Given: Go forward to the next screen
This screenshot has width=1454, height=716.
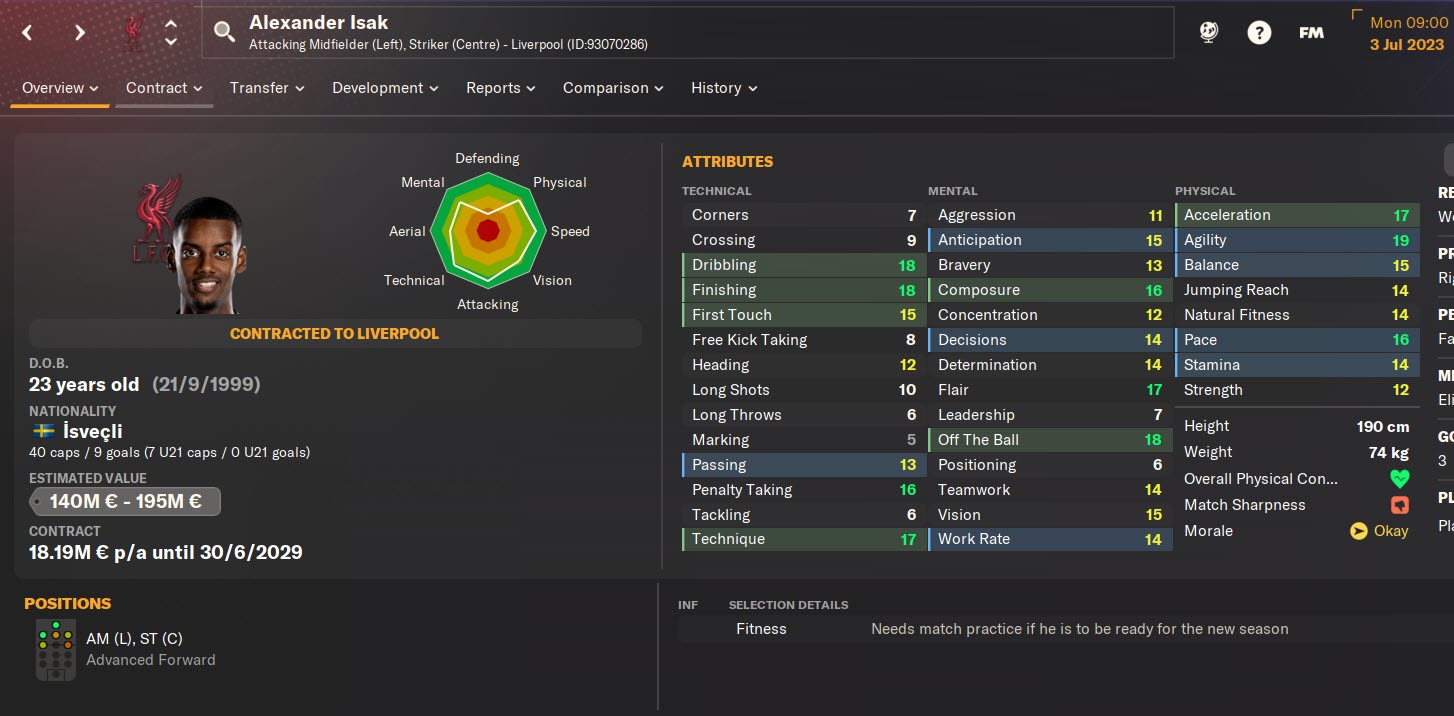Looking at the screenshot, I should pyautogui.click(x=79, y=32).
